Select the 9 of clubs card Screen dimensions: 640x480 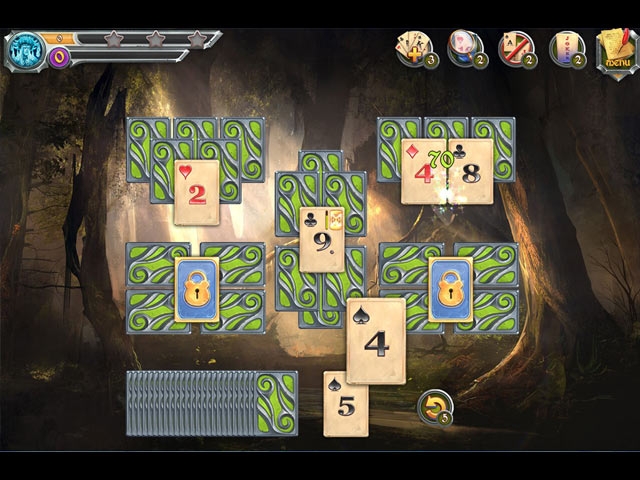pyautogui.click(x=323, y=240)
